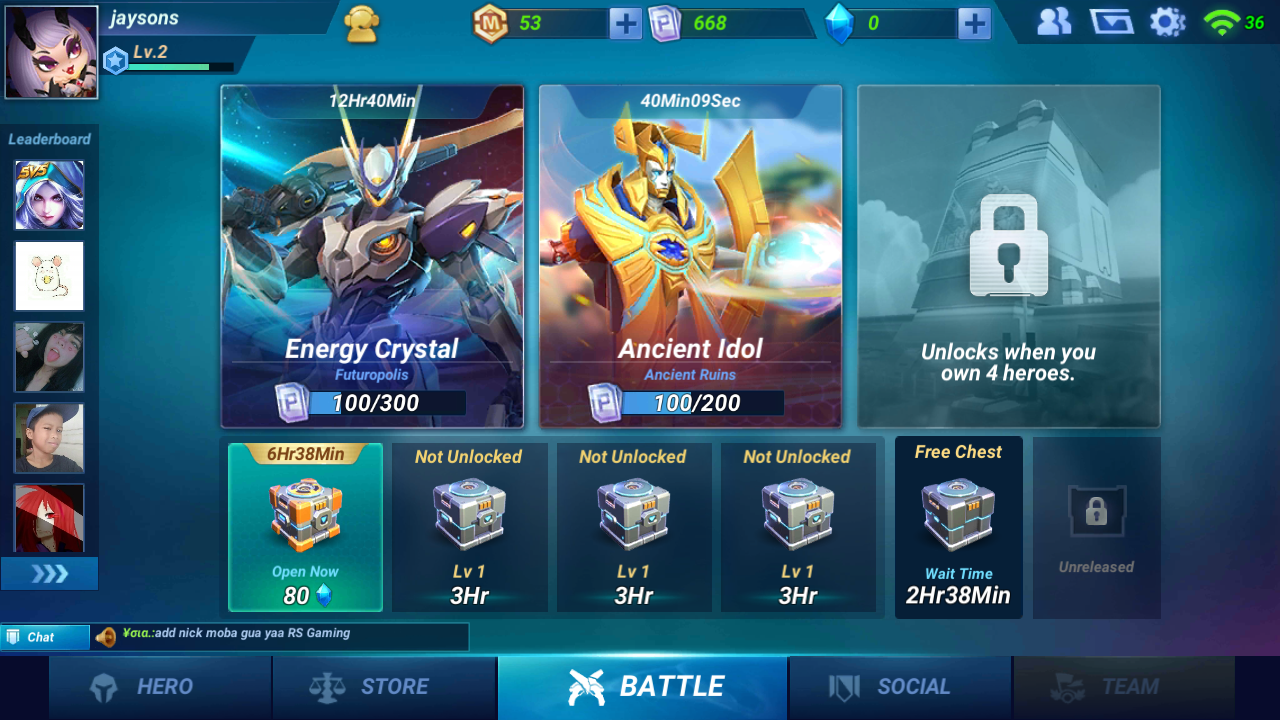Expand the leaderboard with the arrows button
Screen dimensions: 1280x720
pyautogui.click(x=49, y=574)
